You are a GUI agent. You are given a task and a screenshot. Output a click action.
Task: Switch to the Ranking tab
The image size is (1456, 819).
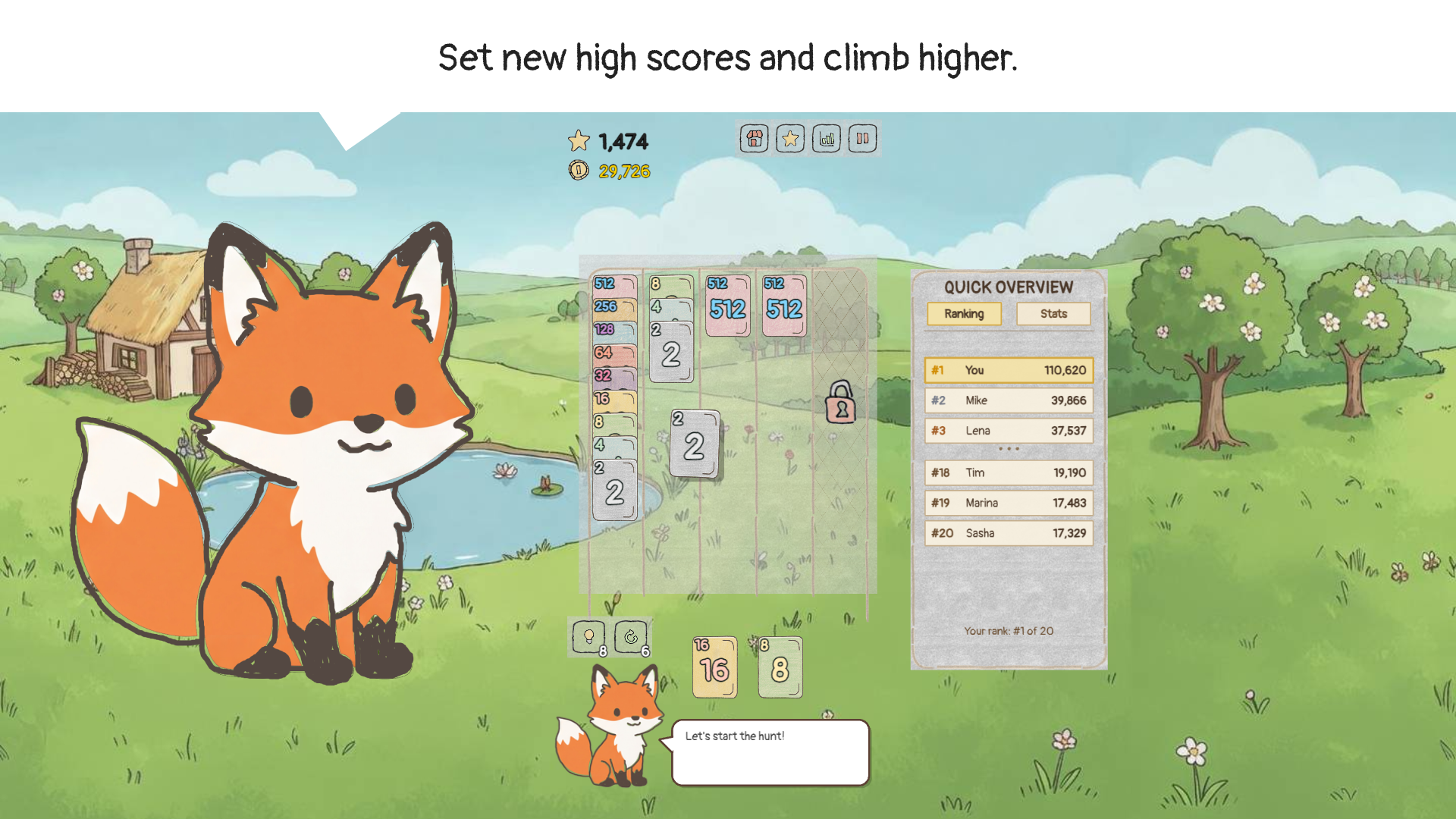point(964,313)
